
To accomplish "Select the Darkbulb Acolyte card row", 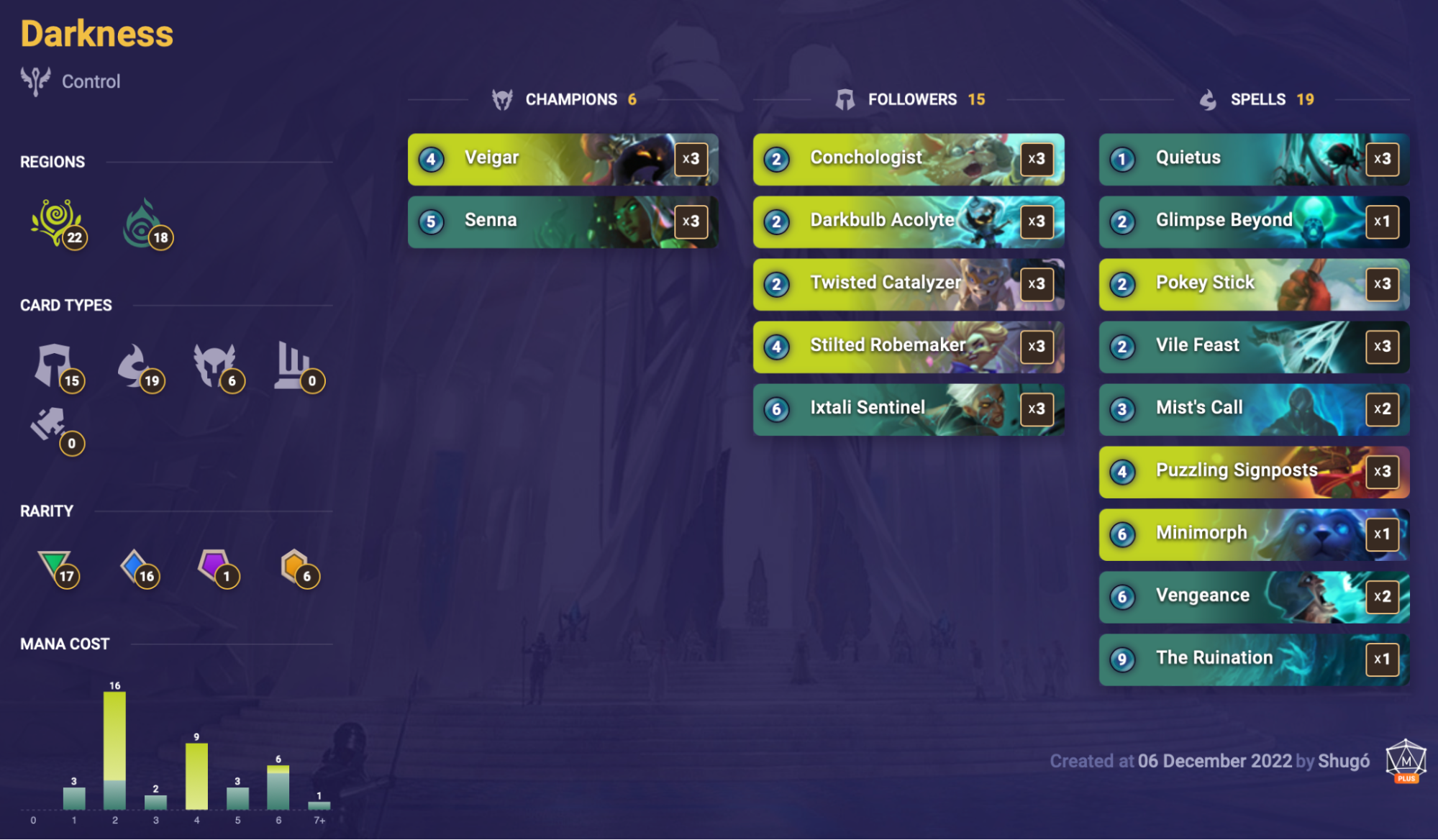I will click(908, 222).
